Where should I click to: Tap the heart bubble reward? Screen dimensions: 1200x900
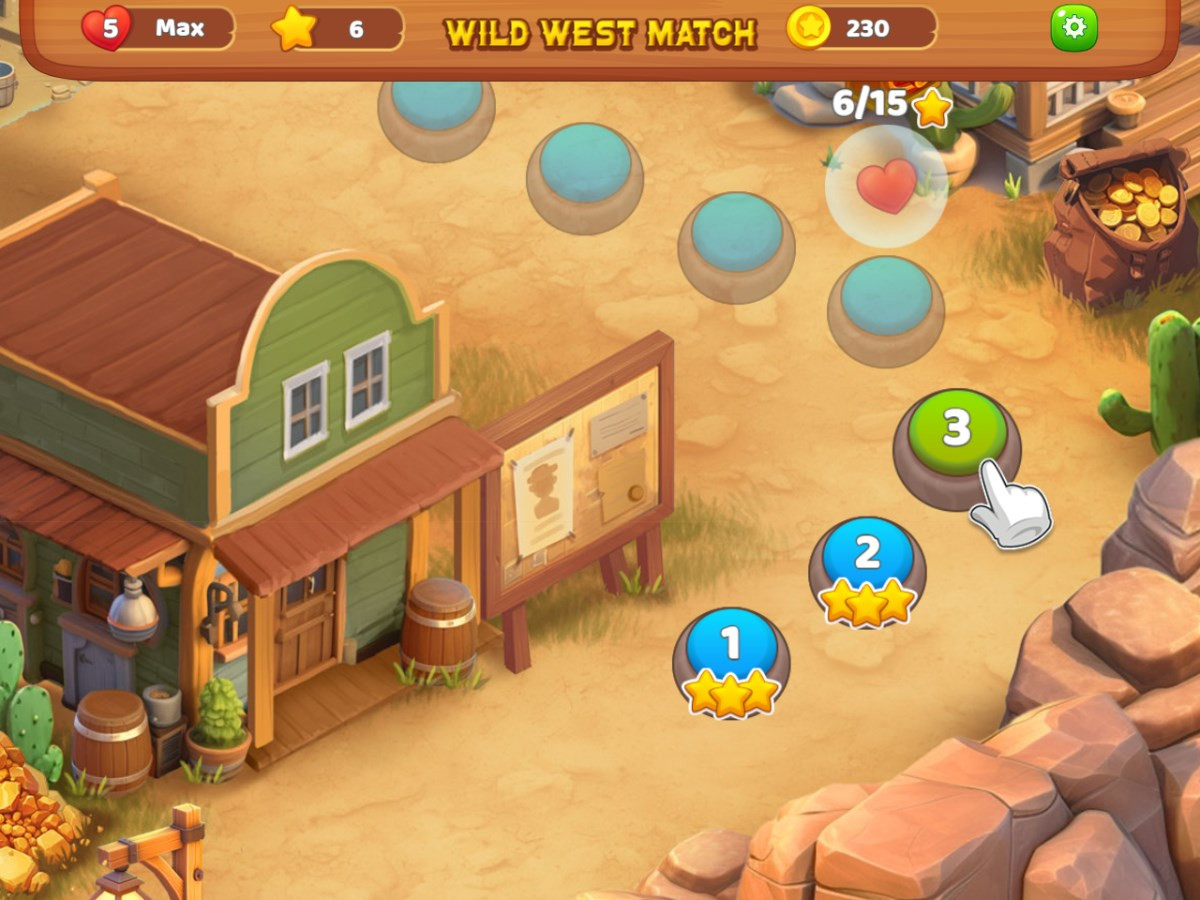886,186
